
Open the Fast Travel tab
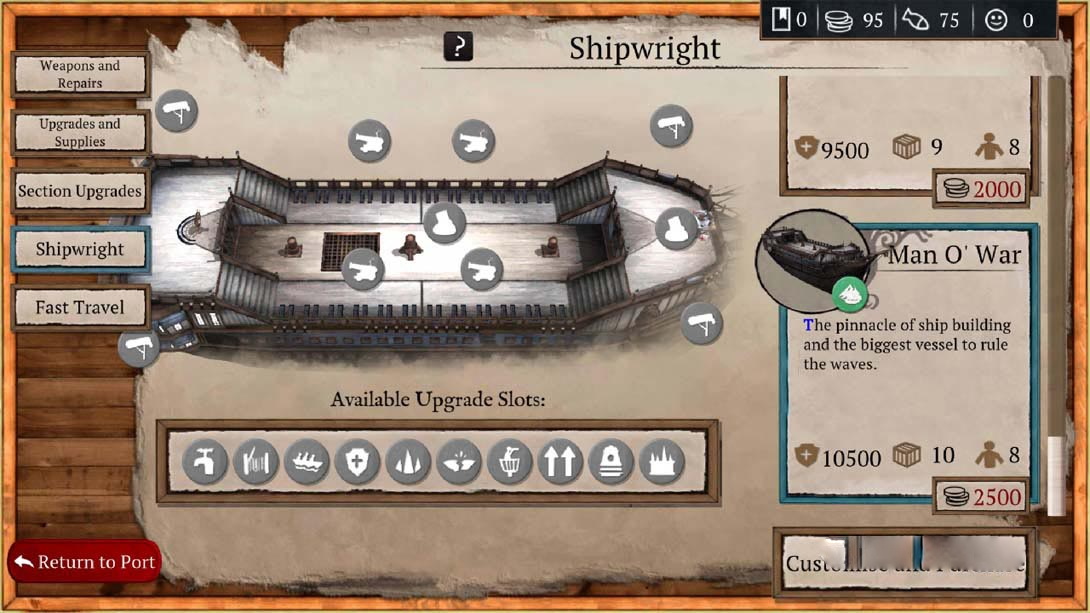tap(80, 308)
